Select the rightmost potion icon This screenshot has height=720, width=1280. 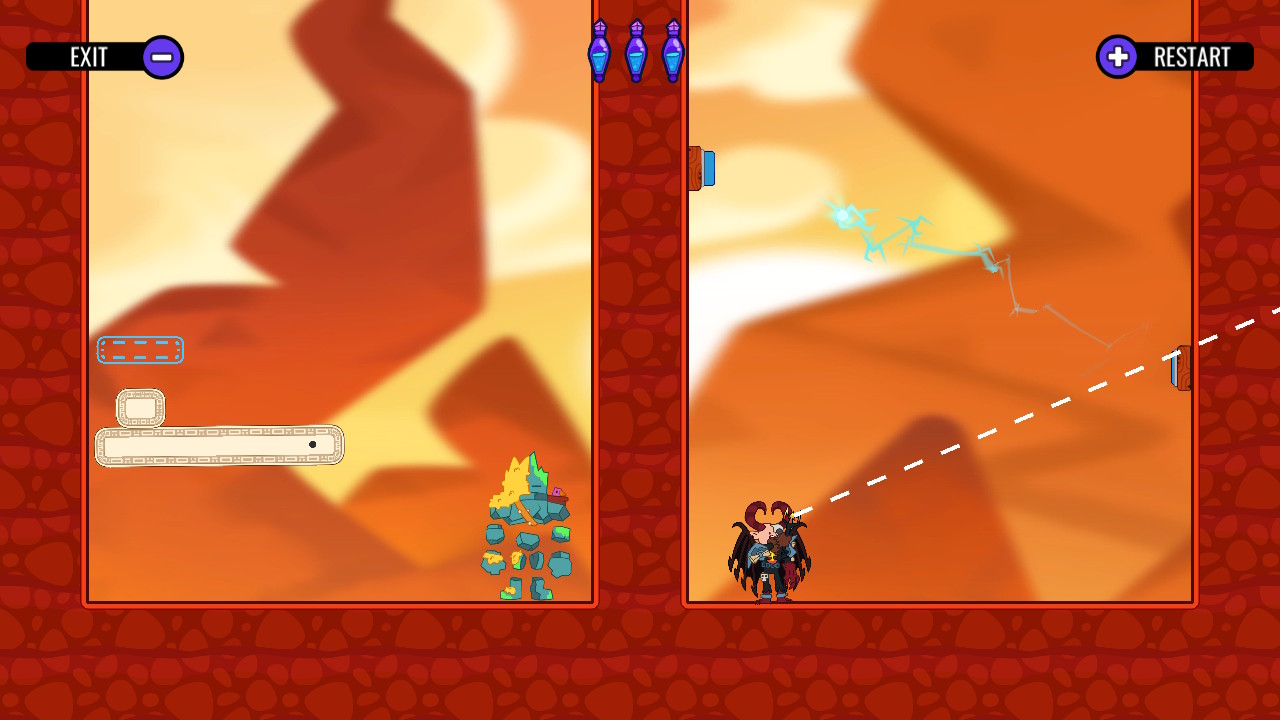point(673,52)
